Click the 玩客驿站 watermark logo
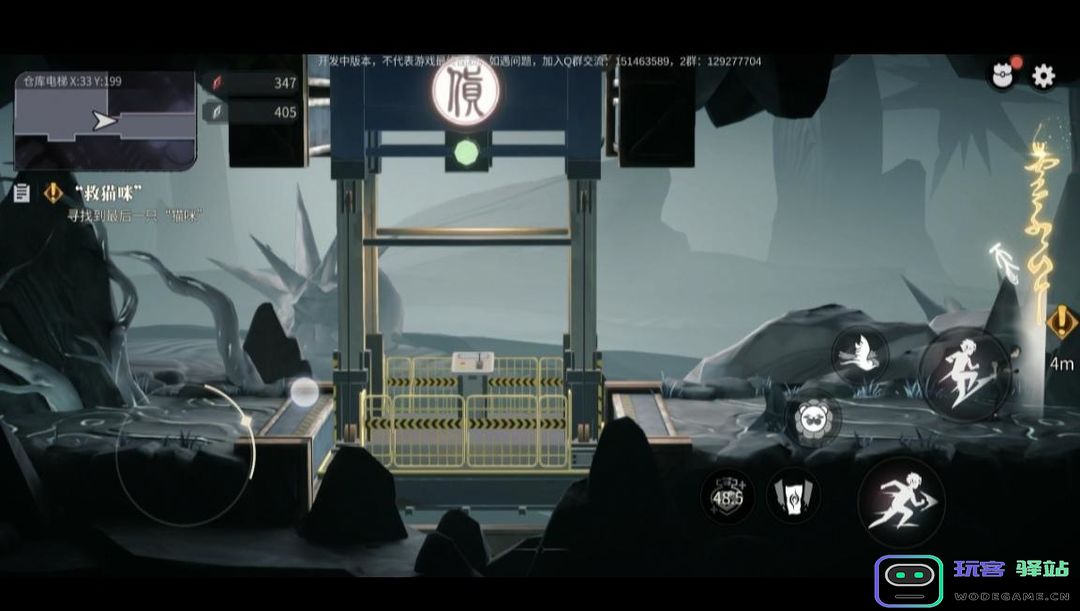The image size is (1080, 611). 972,580
